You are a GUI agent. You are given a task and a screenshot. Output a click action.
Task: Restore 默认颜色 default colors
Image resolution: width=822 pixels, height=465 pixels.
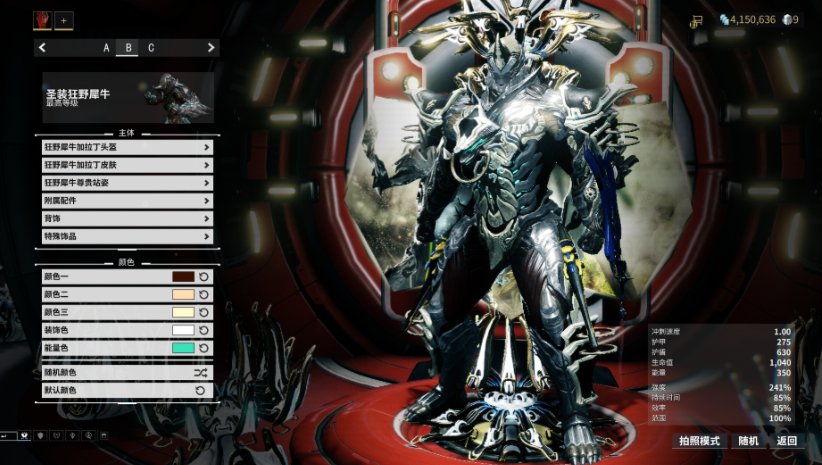coord(126,390)
